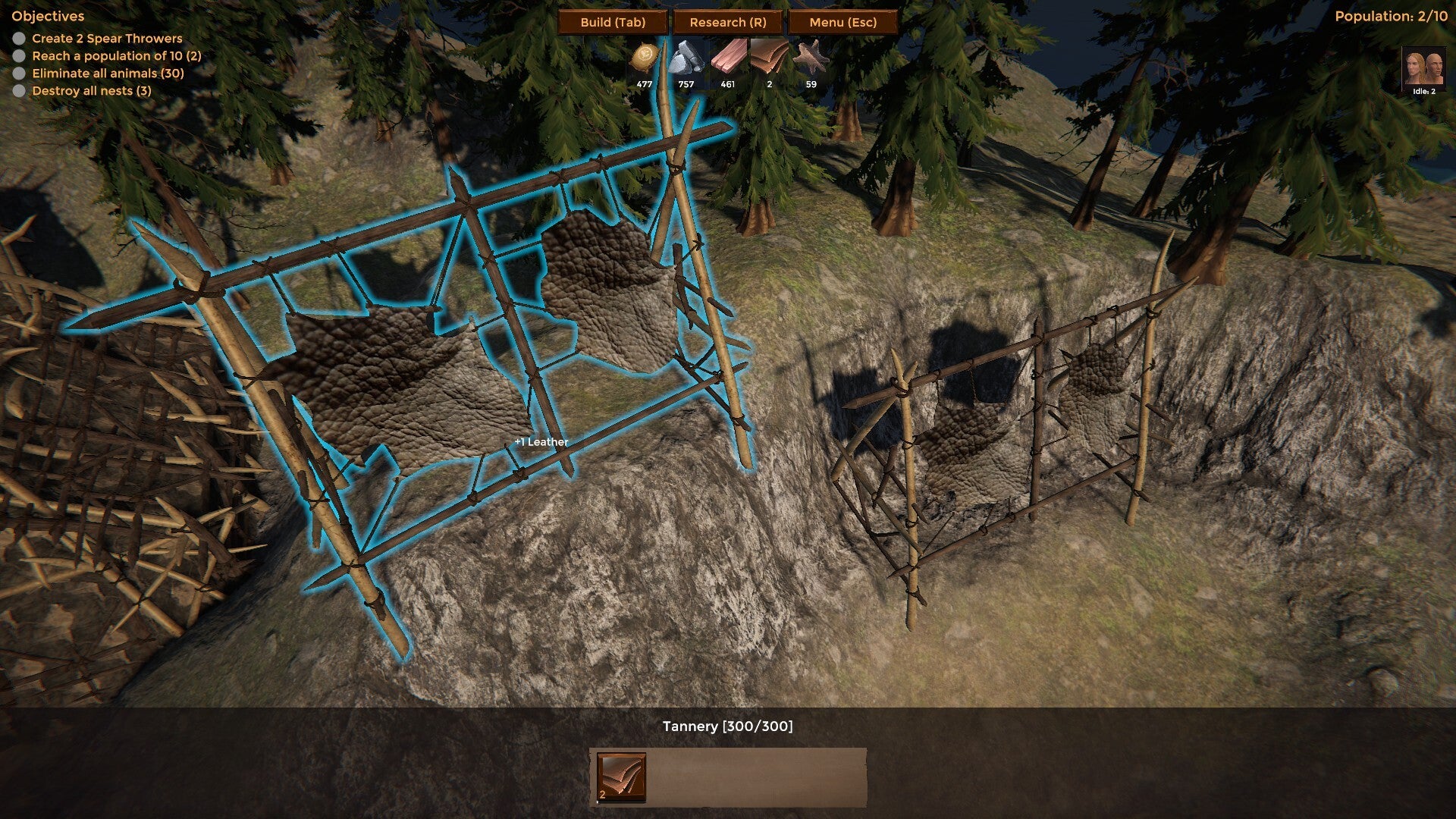Open the Research panel
Screen dimensions: 1456x819
tap(728, 22)
